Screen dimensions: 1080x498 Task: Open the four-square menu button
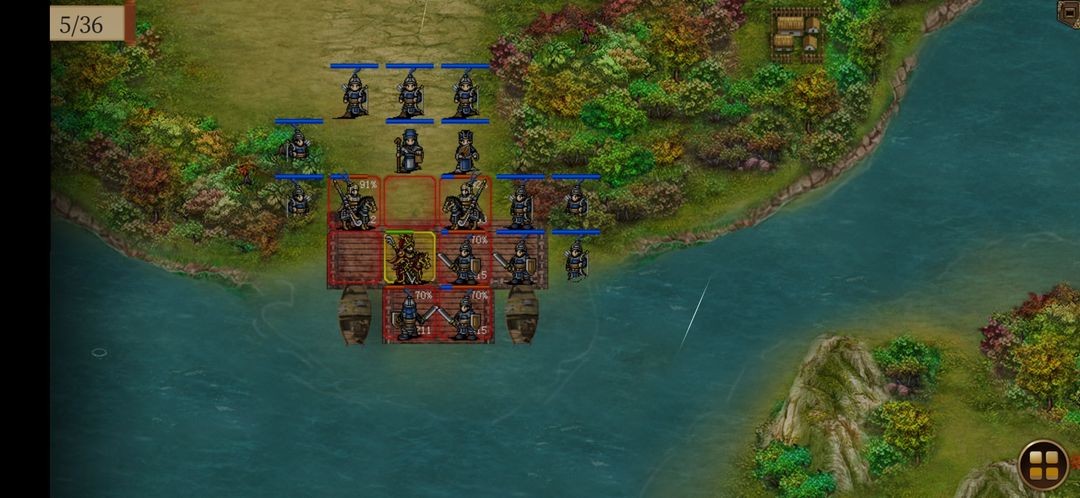1043,465
